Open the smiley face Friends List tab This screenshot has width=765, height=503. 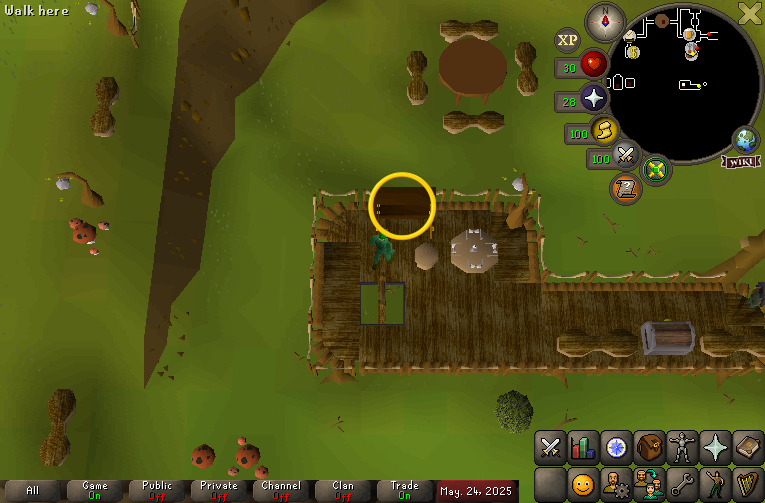(x=582, y=485)
